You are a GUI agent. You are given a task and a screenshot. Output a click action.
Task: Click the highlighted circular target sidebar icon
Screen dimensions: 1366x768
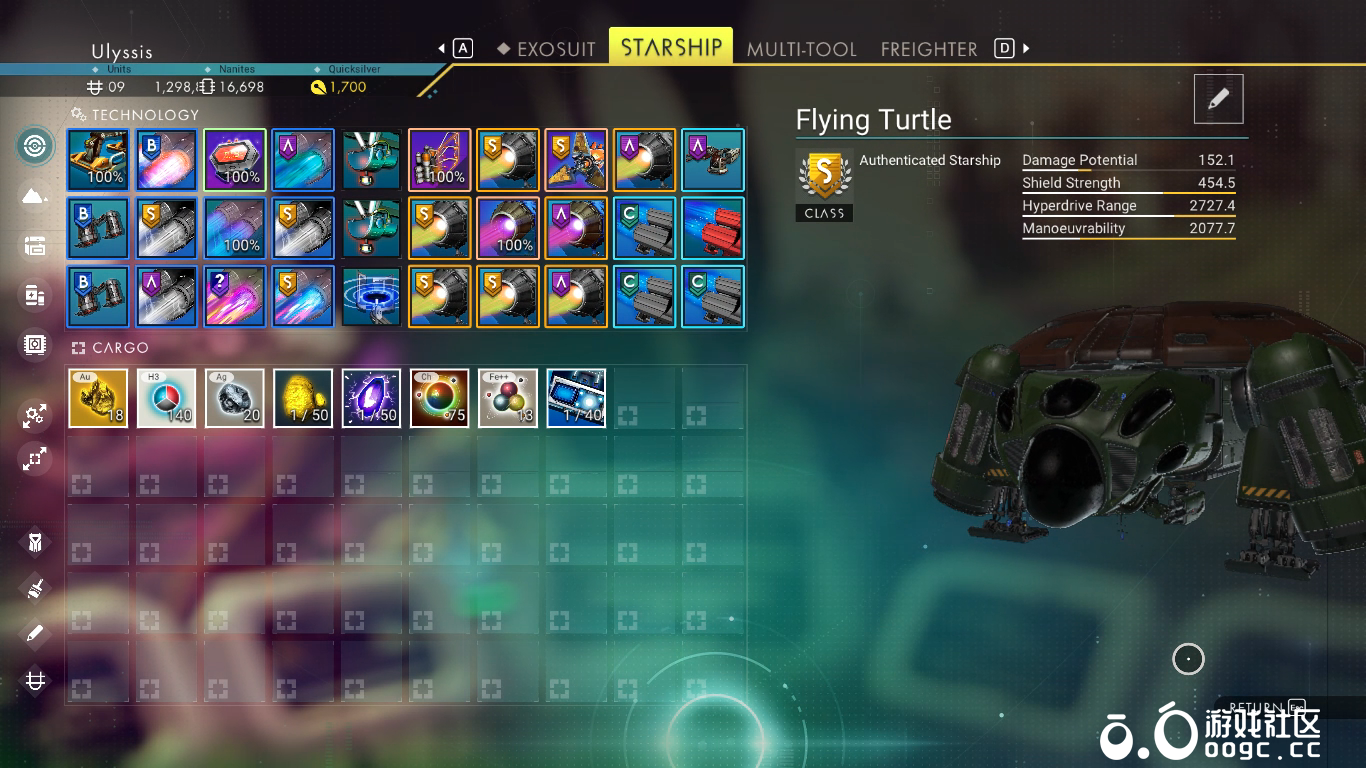pyautogui.click(x=35, y=146)
